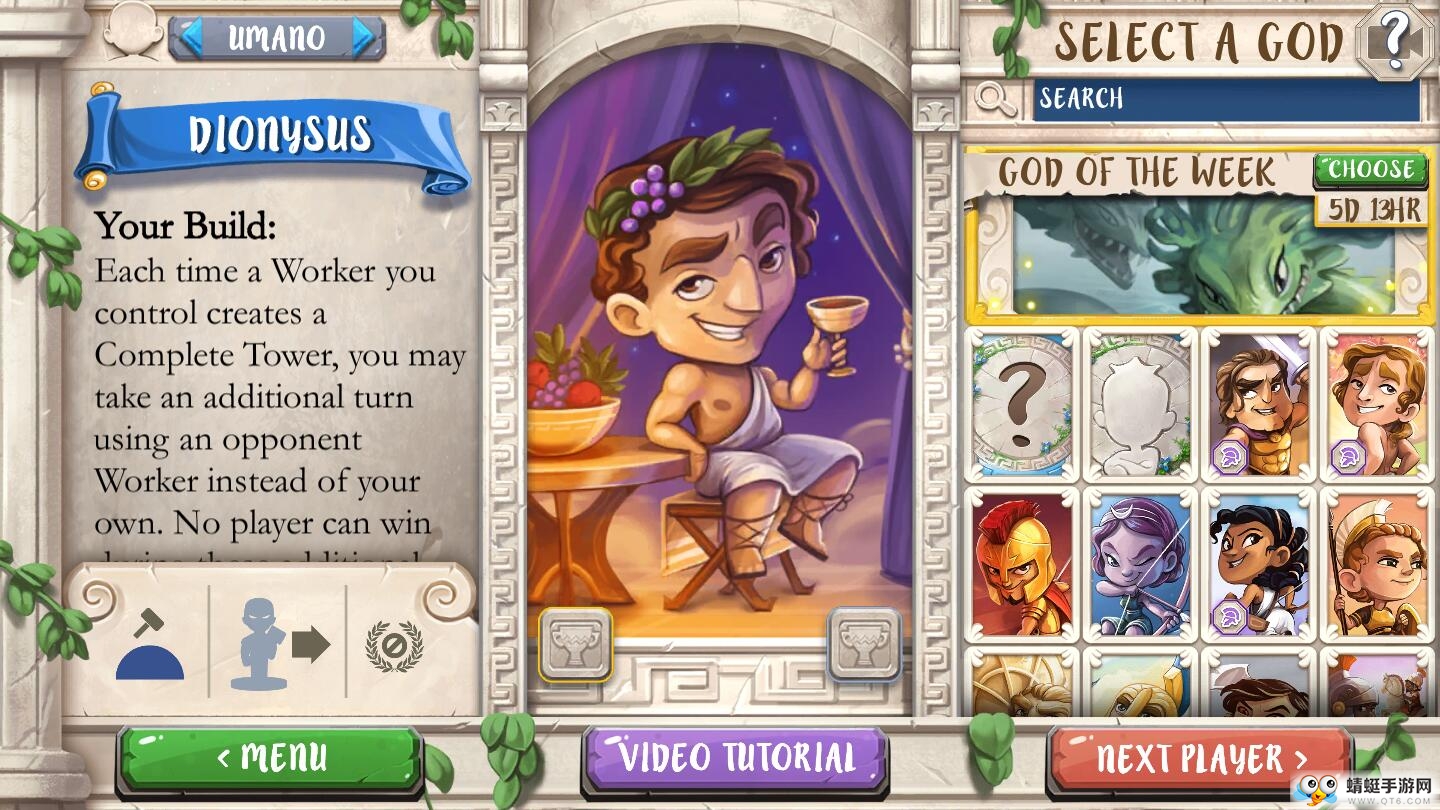The height and width of the screenshot is (810, 1440).
Task: Pick the dark-haired goddess in white
Action: pyautogui.click(x=1259, y=564)
